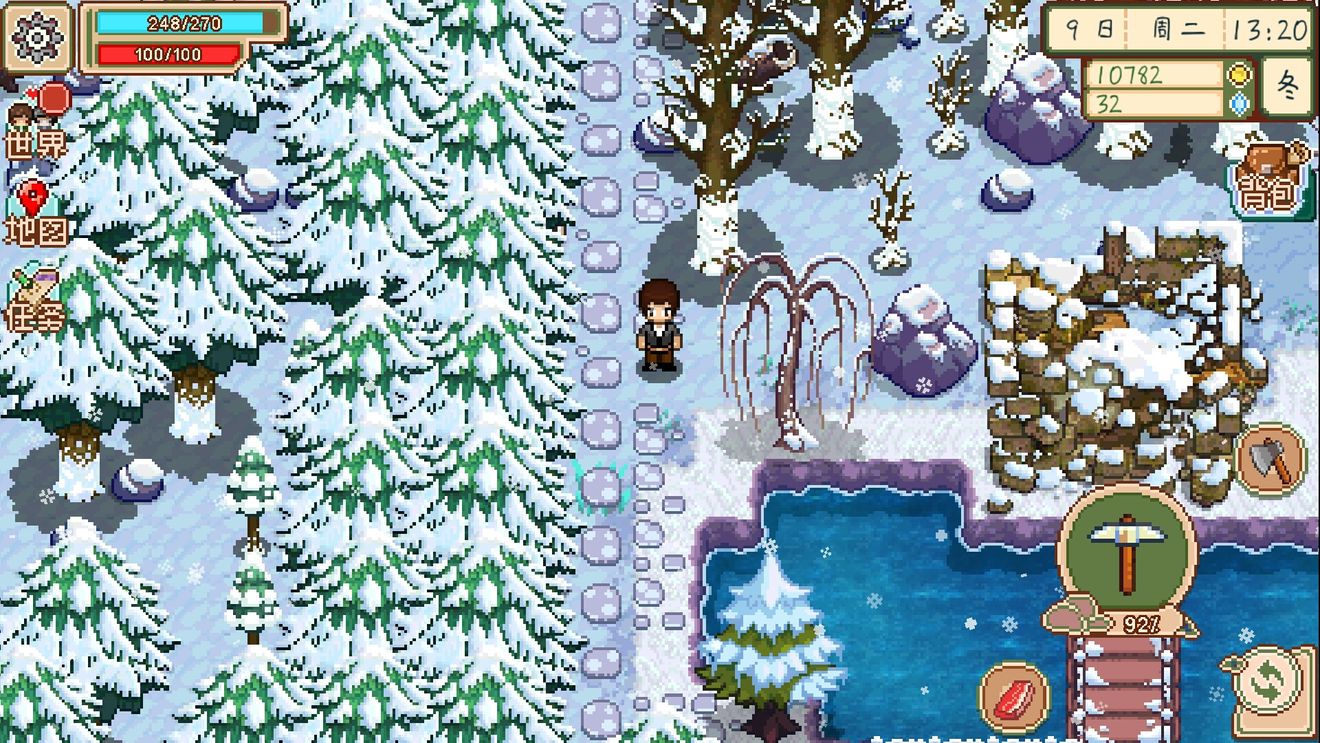Open the 背包 backpack inventory

(1272, 180)
